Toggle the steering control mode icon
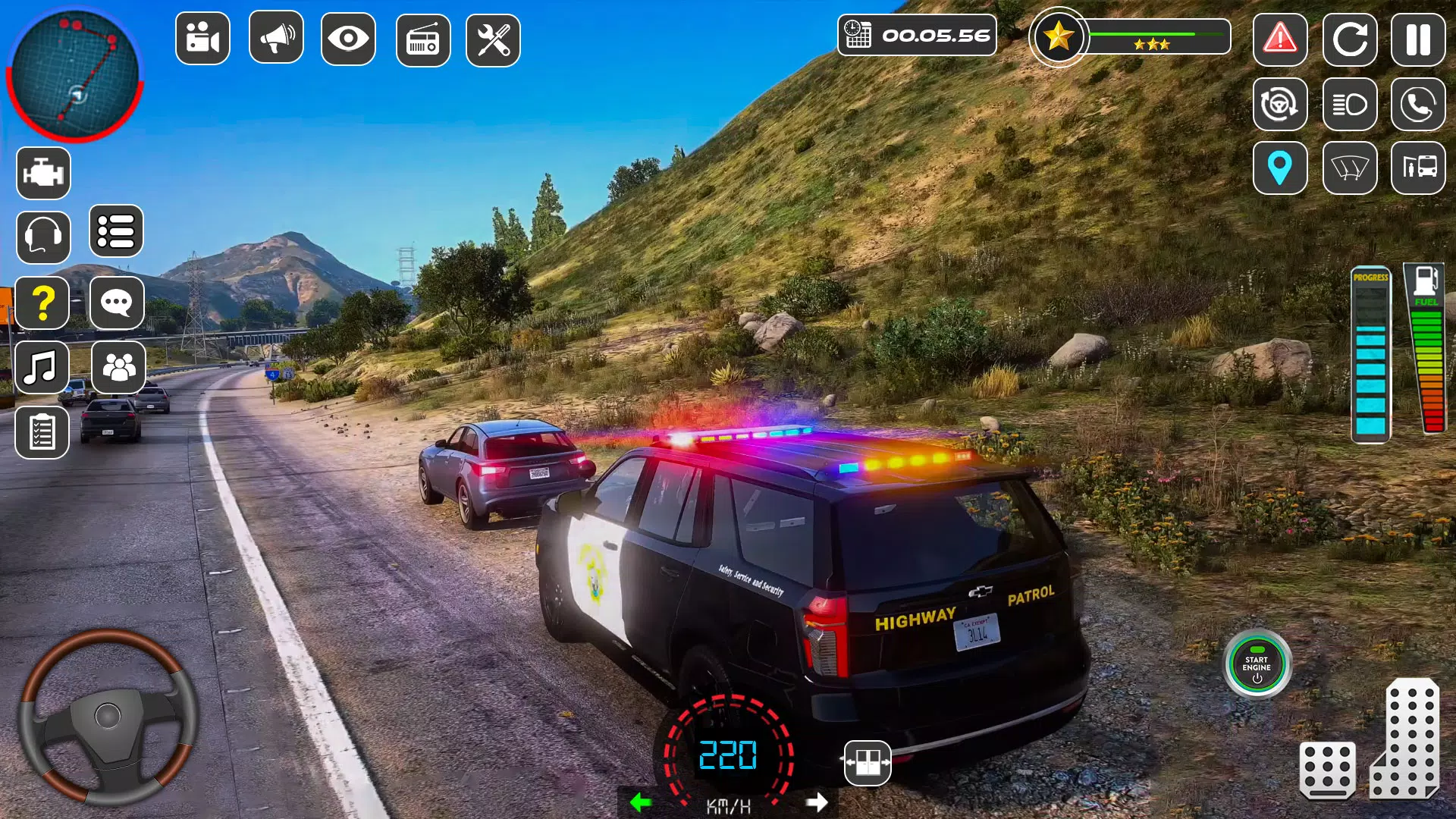 point(1280,105)
